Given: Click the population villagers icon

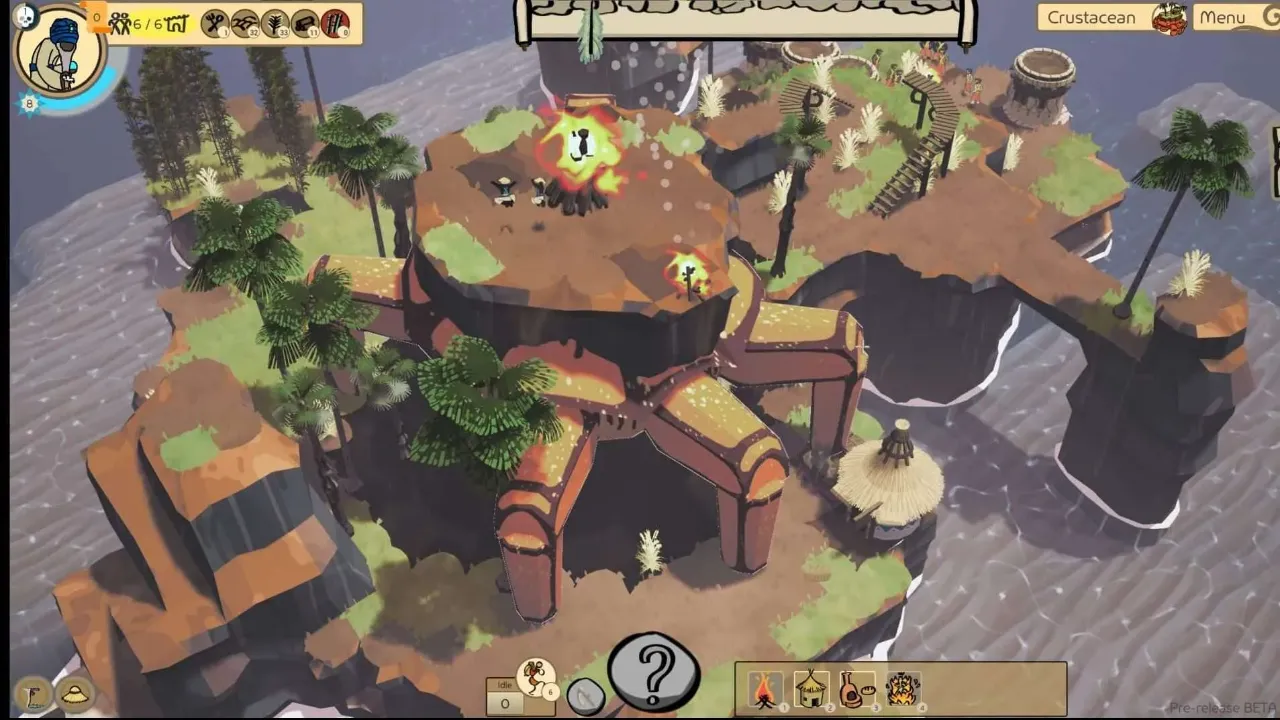Looking at the screenshot, I should click(x=120, y=23).
